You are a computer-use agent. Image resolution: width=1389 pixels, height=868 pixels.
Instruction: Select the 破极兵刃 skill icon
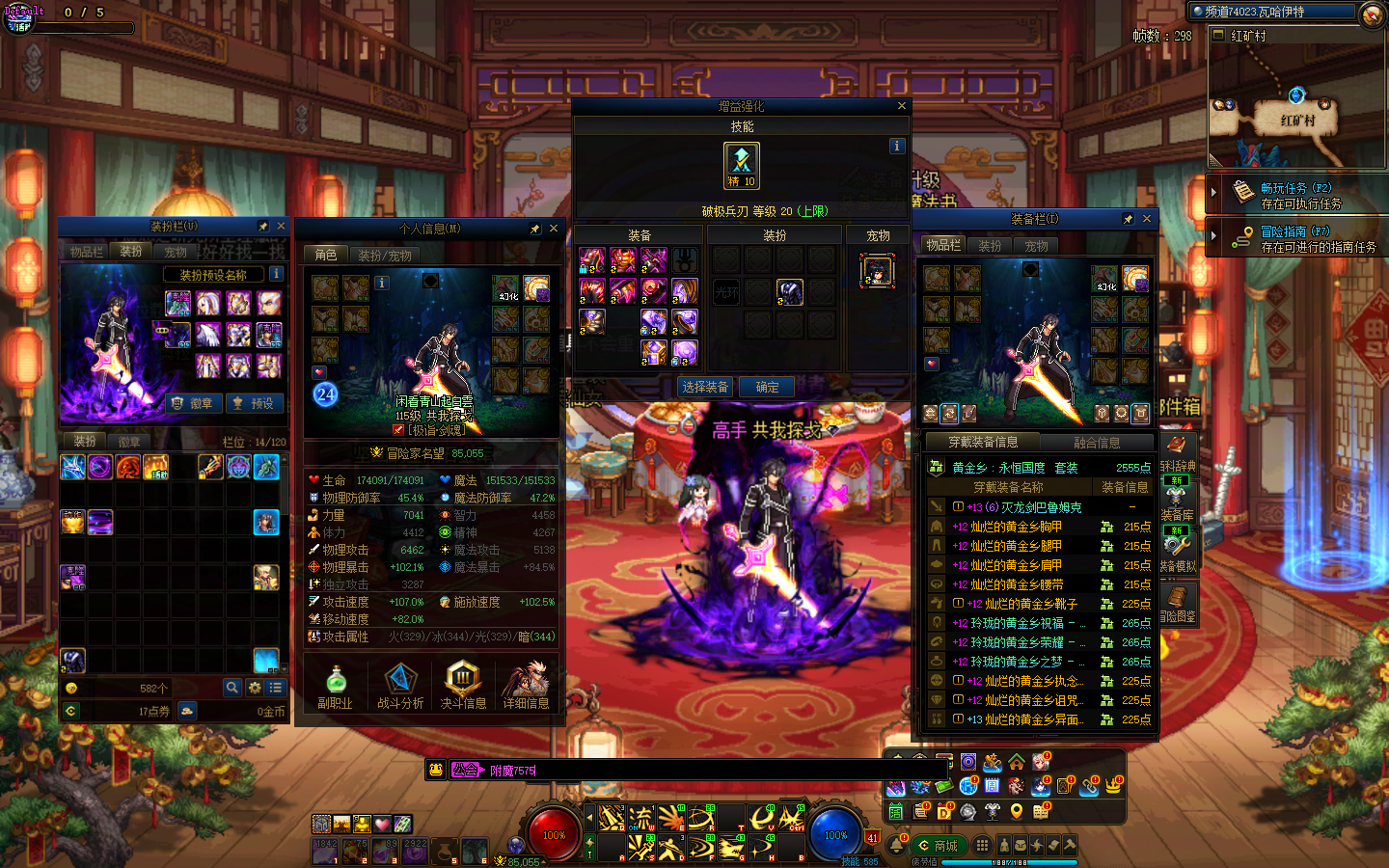742,165
